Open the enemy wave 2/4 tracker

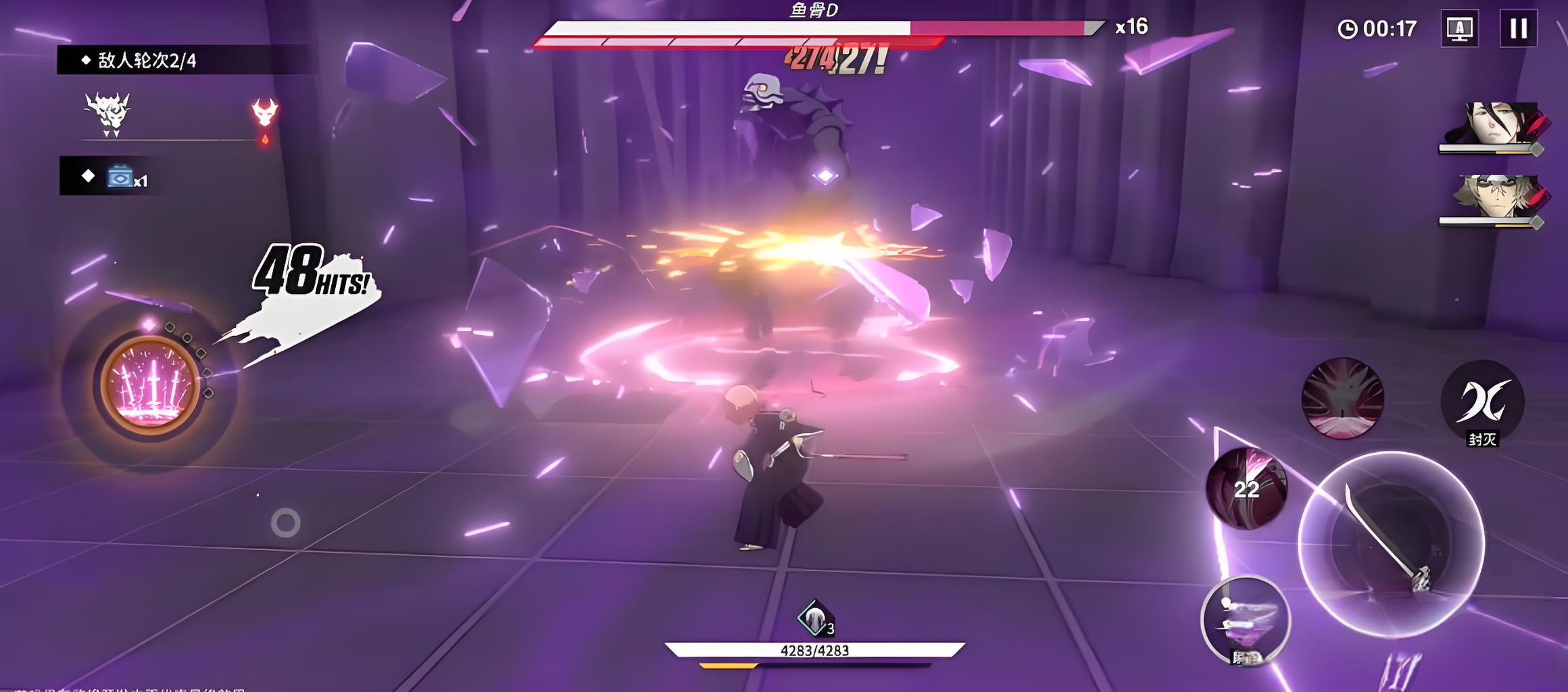point(147,61)
